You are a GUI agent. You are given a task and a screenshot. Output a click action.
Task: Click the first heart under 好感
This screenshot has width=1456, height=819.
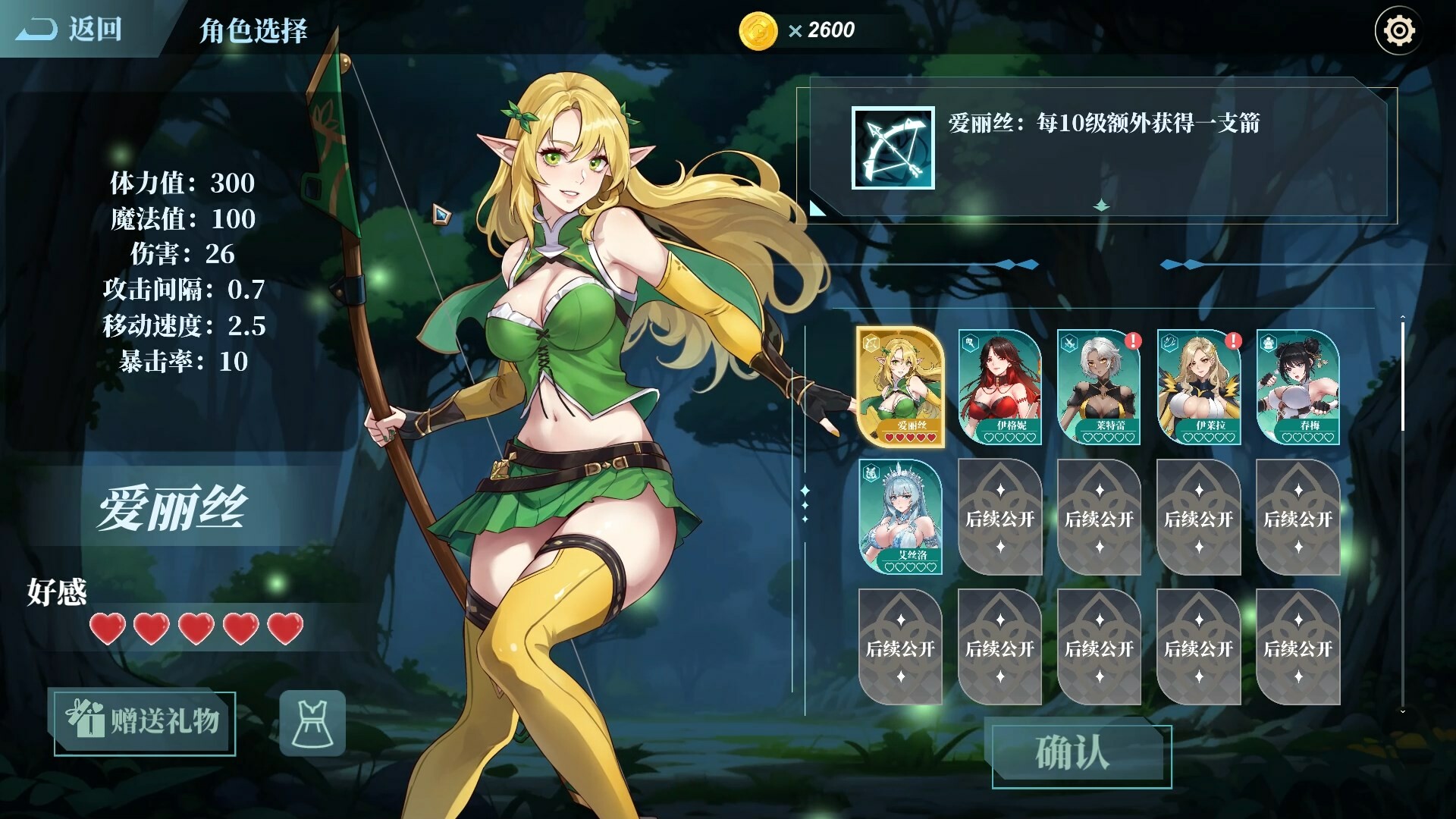click(108, 629)
